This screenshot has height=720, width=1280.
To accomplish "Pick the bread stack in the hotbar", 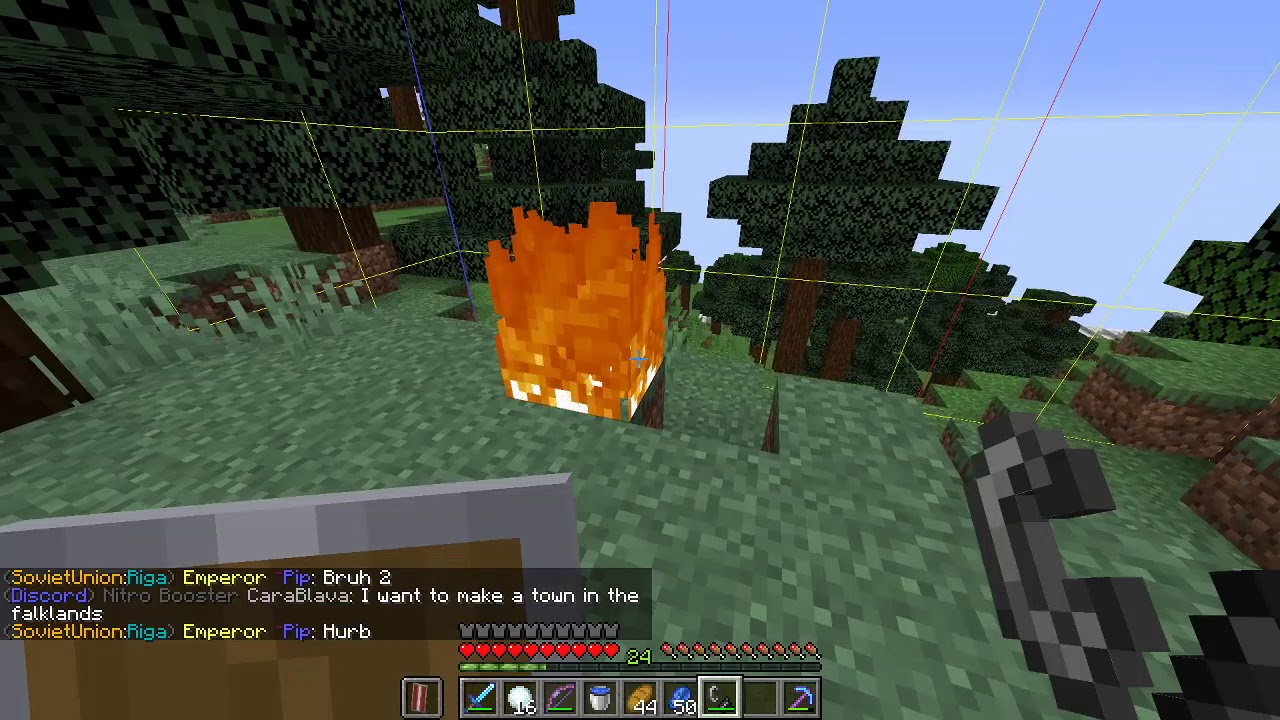I will (640, 697).
